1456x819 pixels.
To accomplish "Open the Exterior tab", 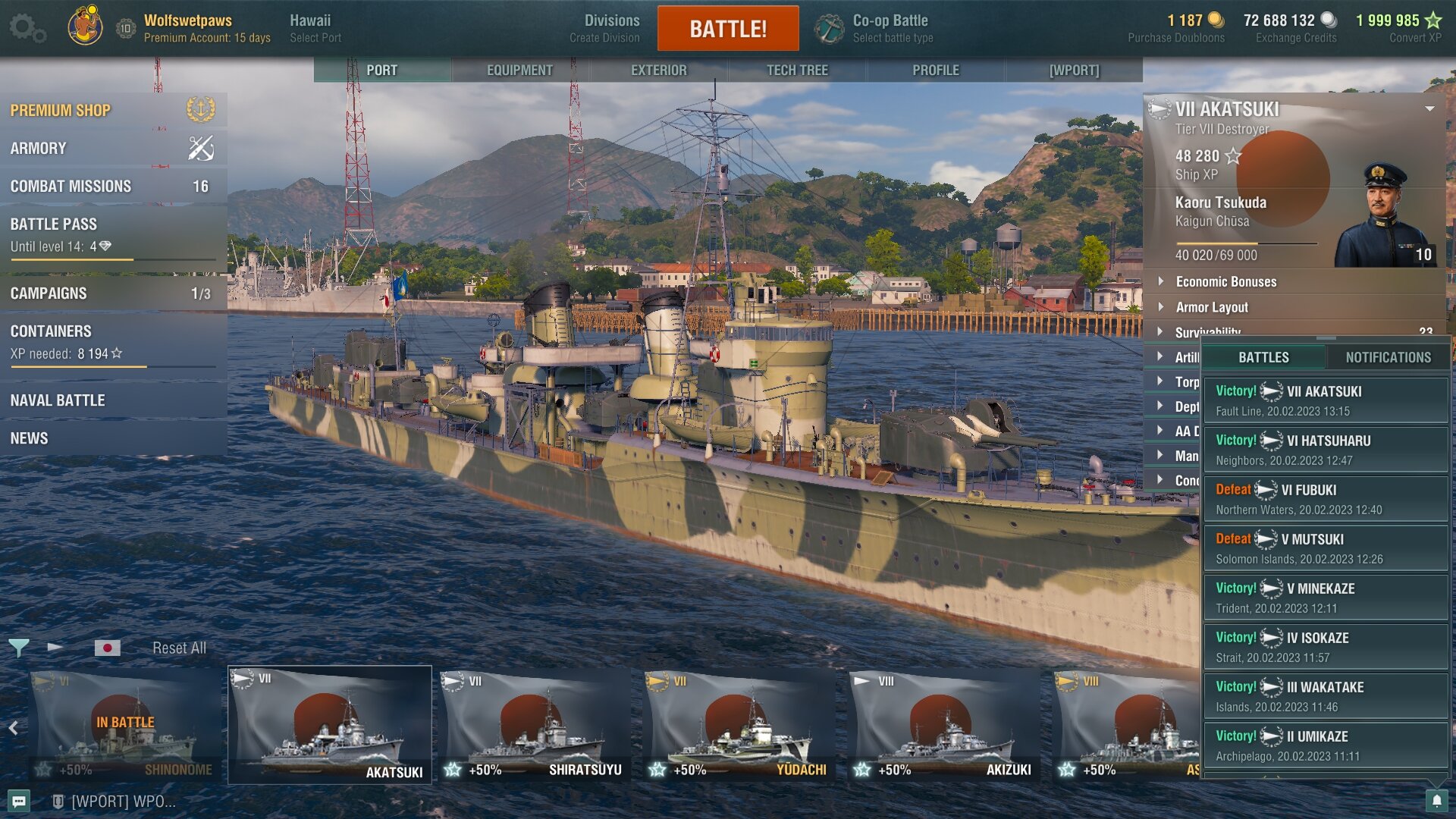I will 658,70.
